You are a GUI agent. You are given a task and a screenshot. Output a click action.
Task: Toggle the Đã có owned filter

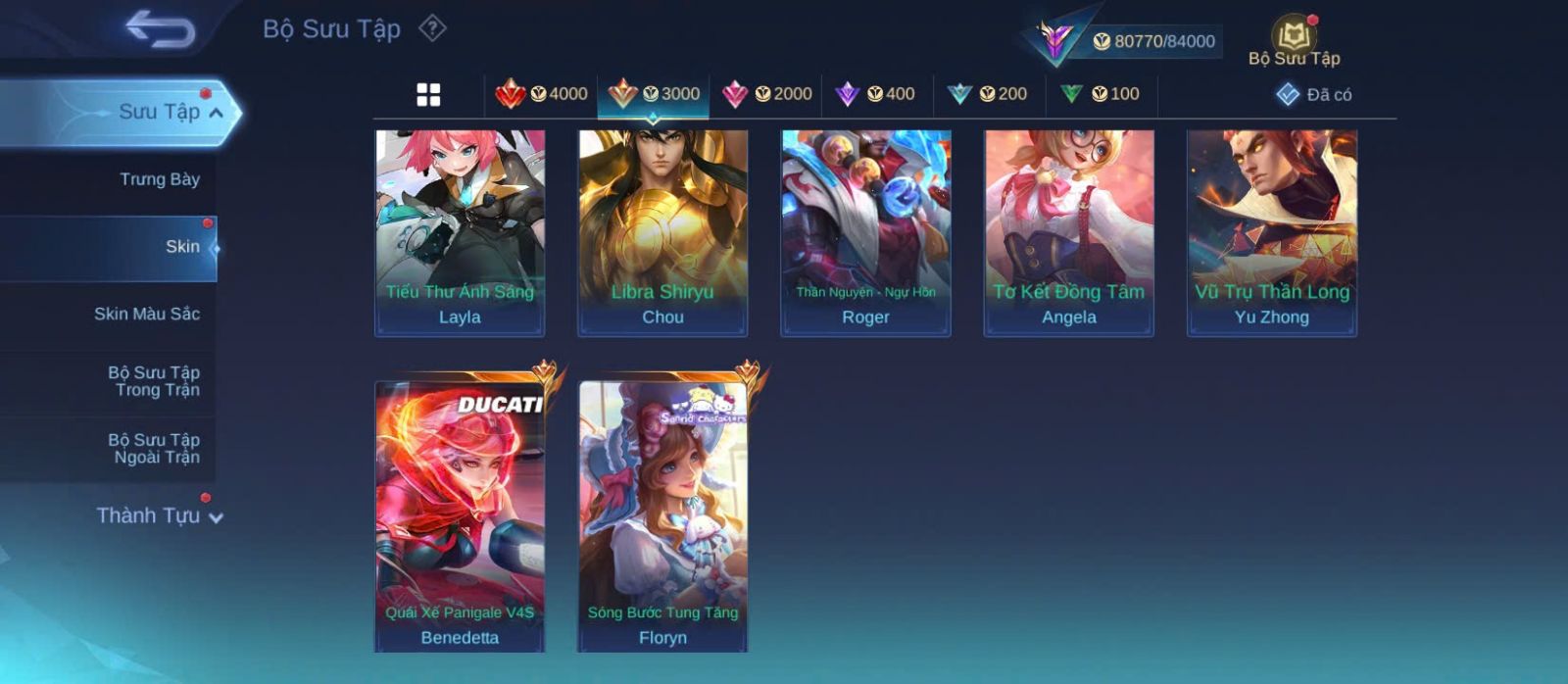click(1313, 94)
